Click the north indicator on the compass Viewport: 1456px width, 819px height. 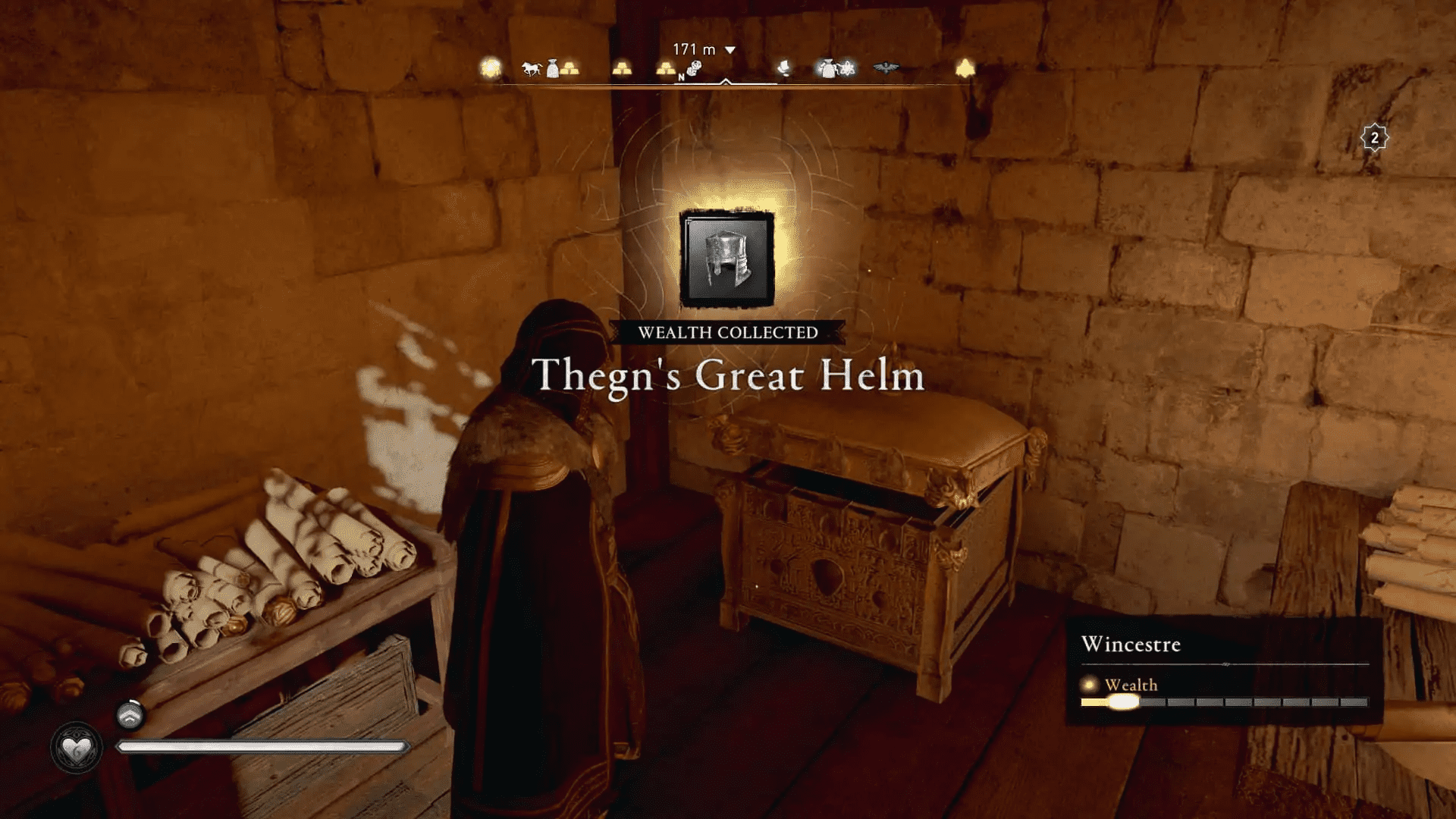(x=682, y=77)
